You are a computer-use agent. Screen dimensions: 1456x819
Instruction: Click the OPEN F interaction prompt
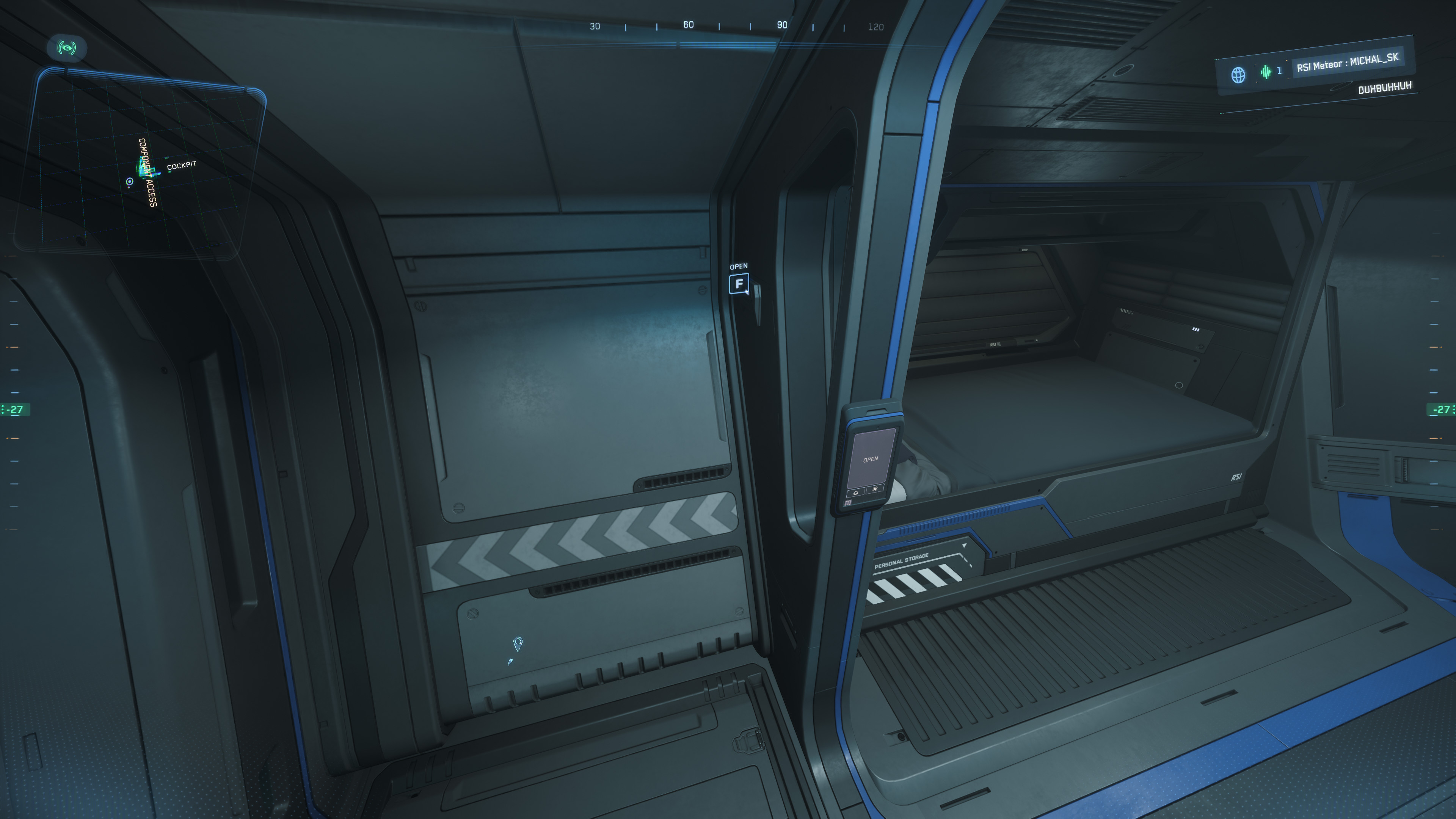739,280
